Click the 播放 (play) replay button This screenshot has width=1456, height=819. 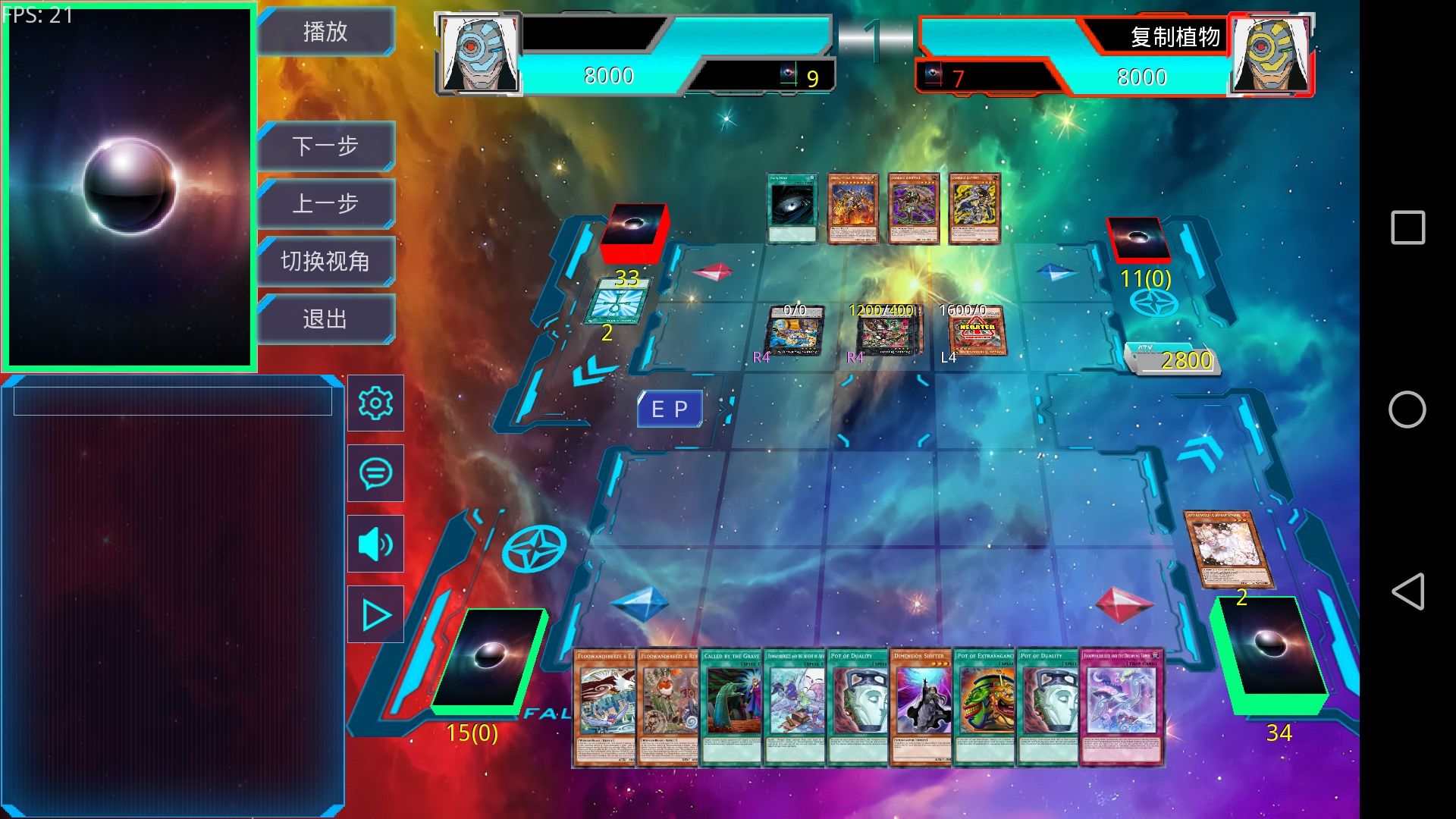point(325,32)
